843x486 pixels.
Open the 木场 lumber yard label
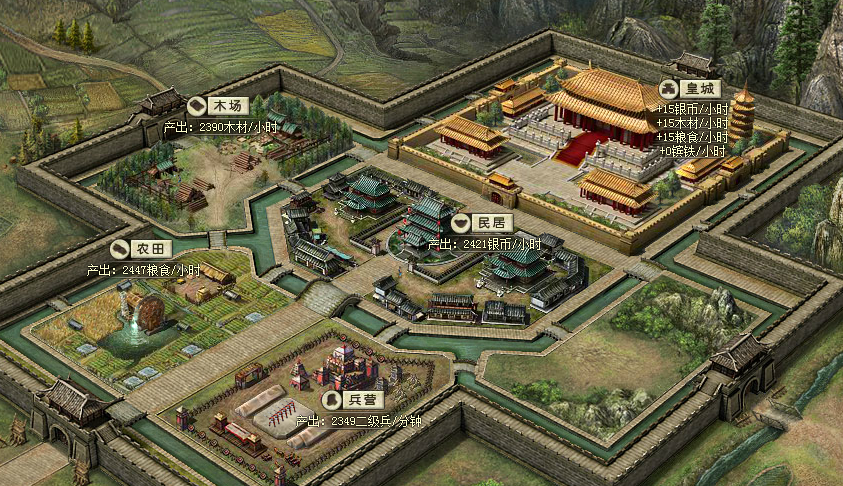(x=218, y=105)
